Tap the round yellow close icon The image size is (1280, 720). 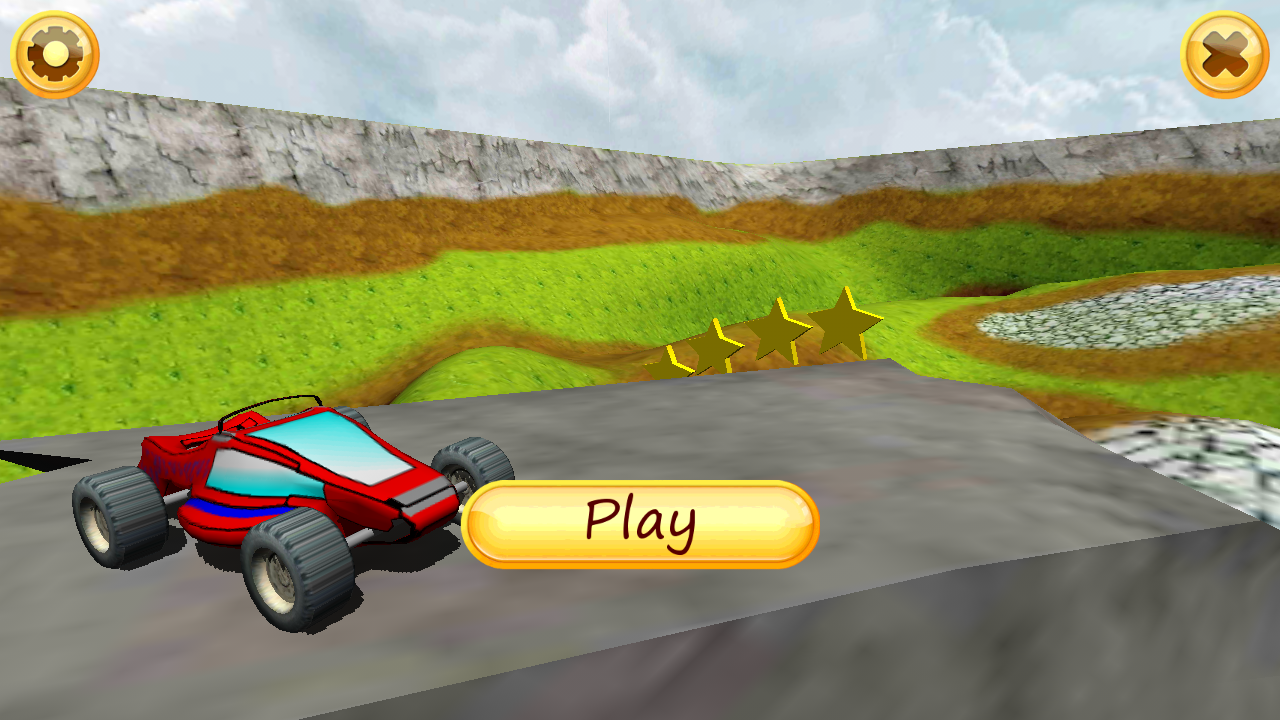pyautogui.click(x=1226, y=52)
